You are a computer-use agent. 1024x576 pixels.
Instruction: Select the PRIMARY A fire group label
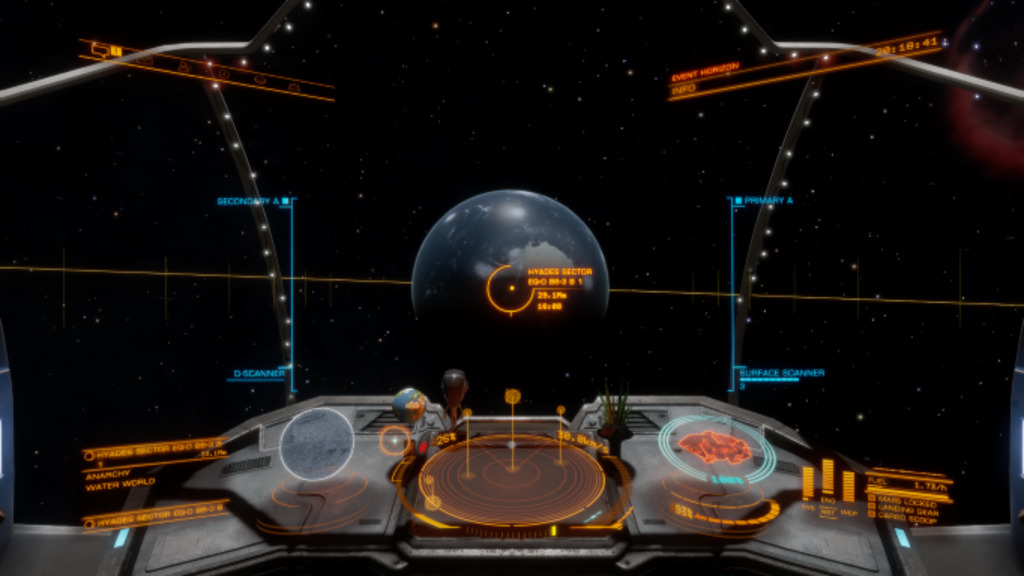pyautogui.click(x=769, y=201)
